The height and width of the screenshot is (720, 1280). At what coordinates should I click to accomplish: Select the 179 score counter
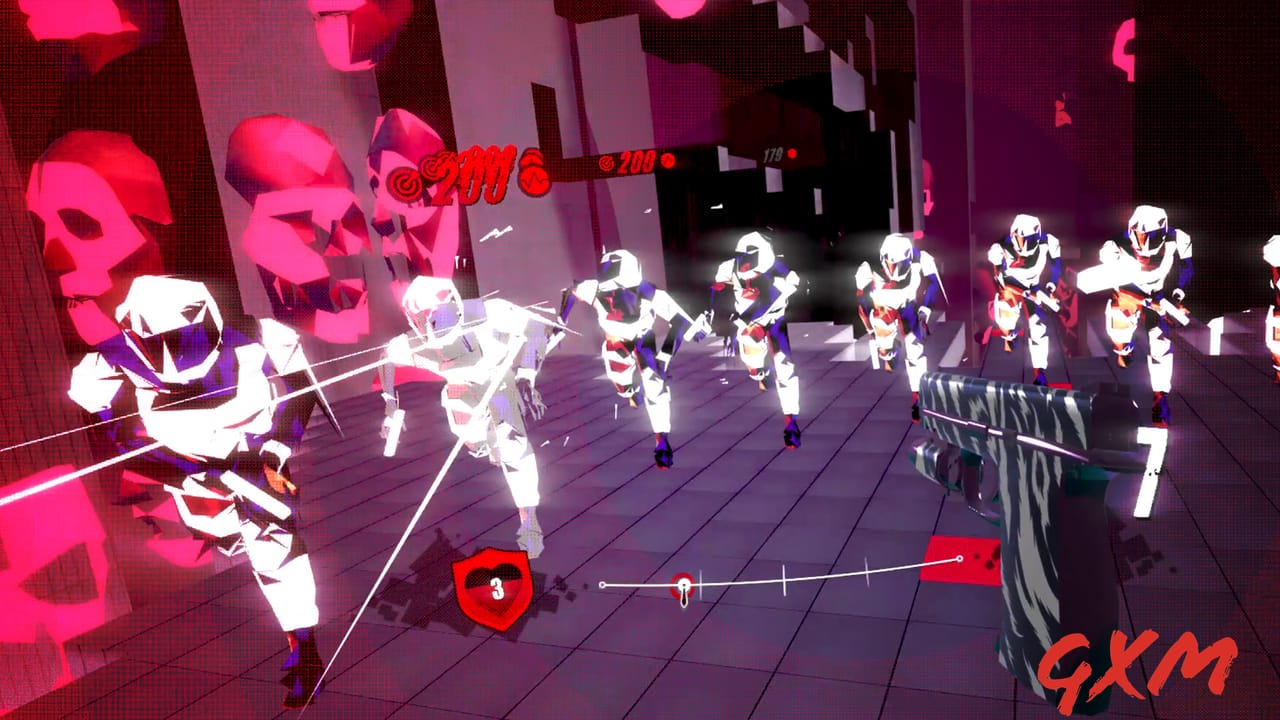tap(771, 154)
